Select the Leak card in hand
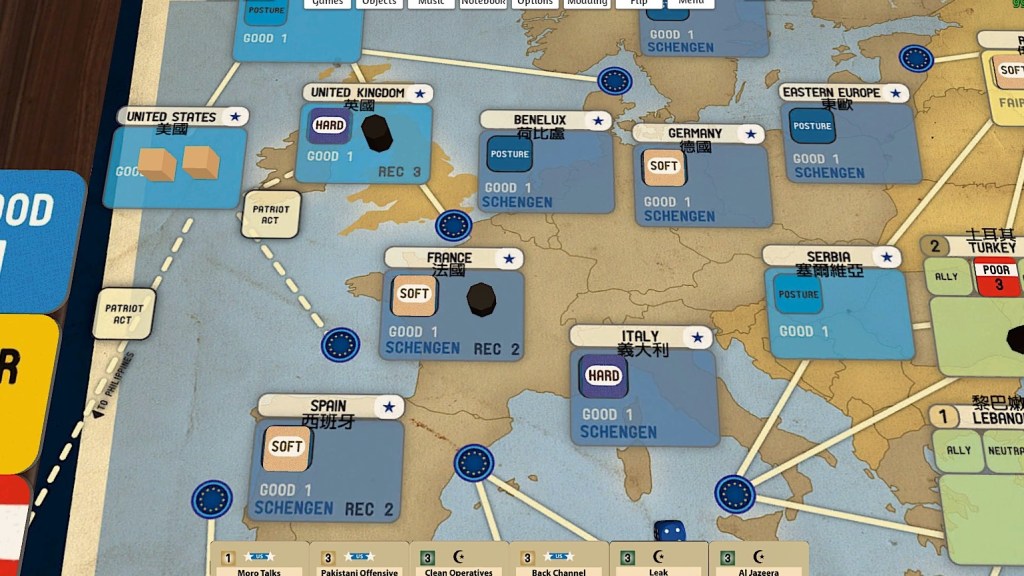1024x576 pixels. 658,560
